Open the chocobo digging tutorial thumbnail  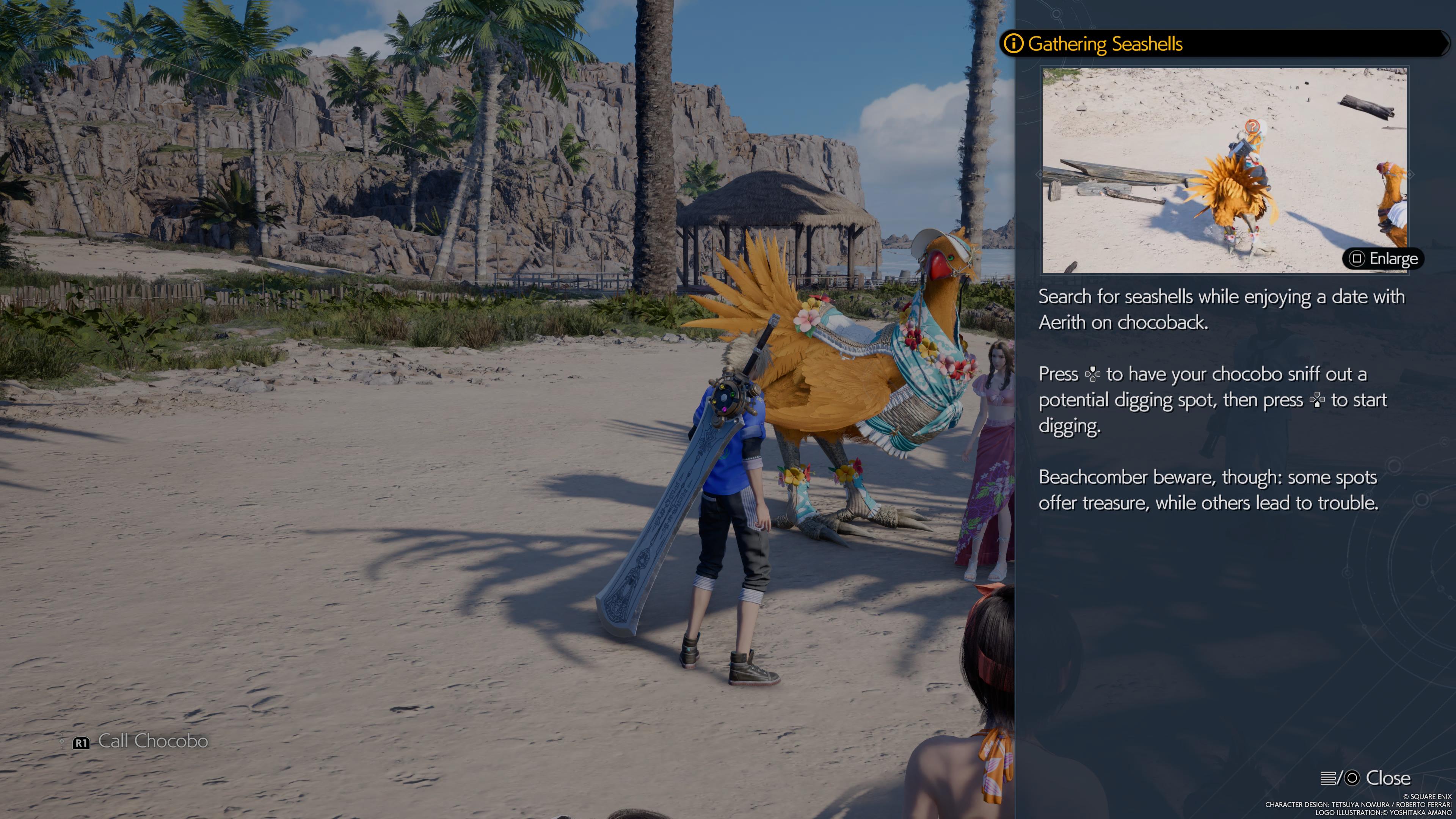(1224, 169)
